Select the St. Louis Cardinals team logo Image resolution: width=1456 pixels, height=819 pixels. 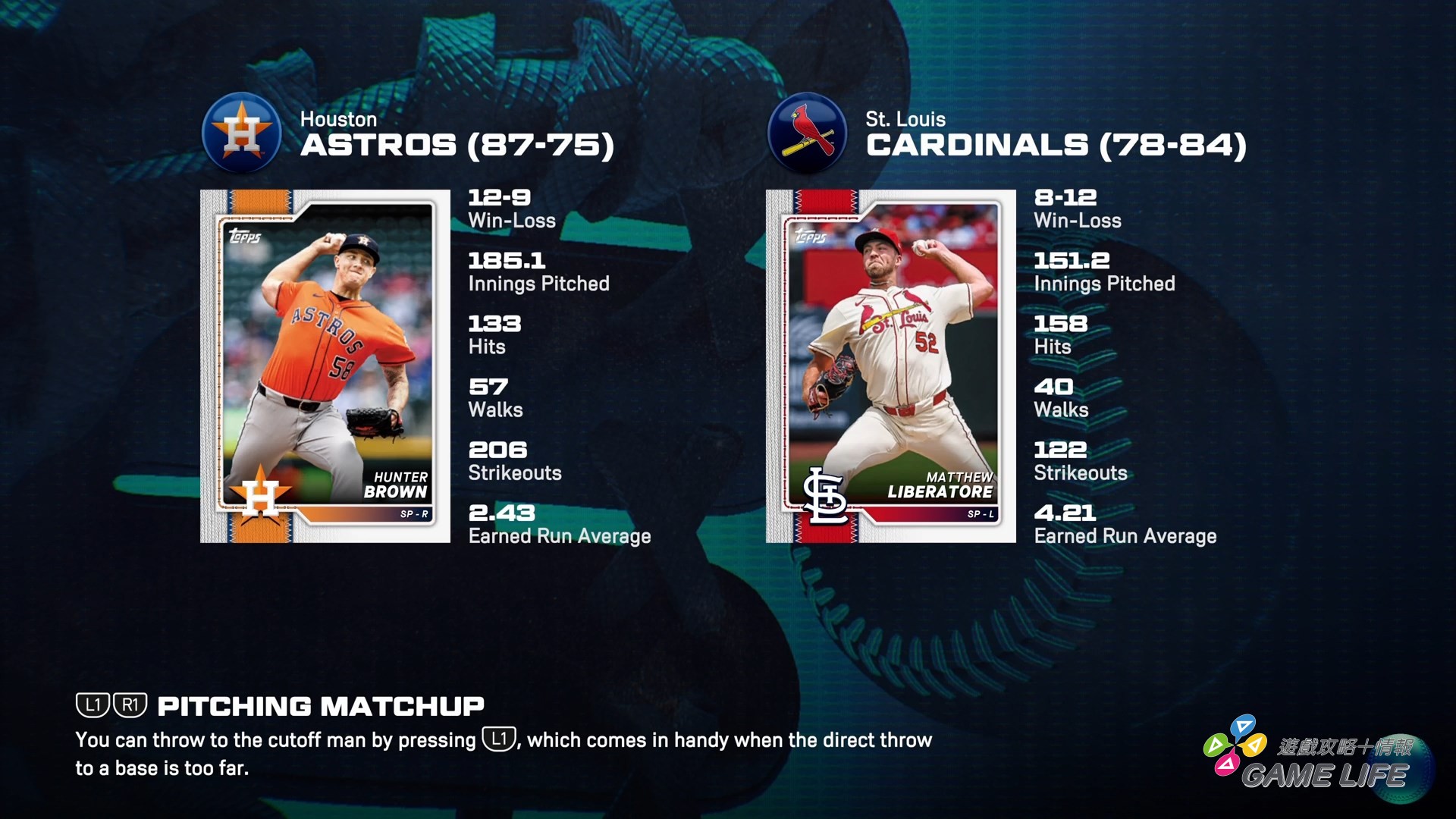tap(807, 133)
